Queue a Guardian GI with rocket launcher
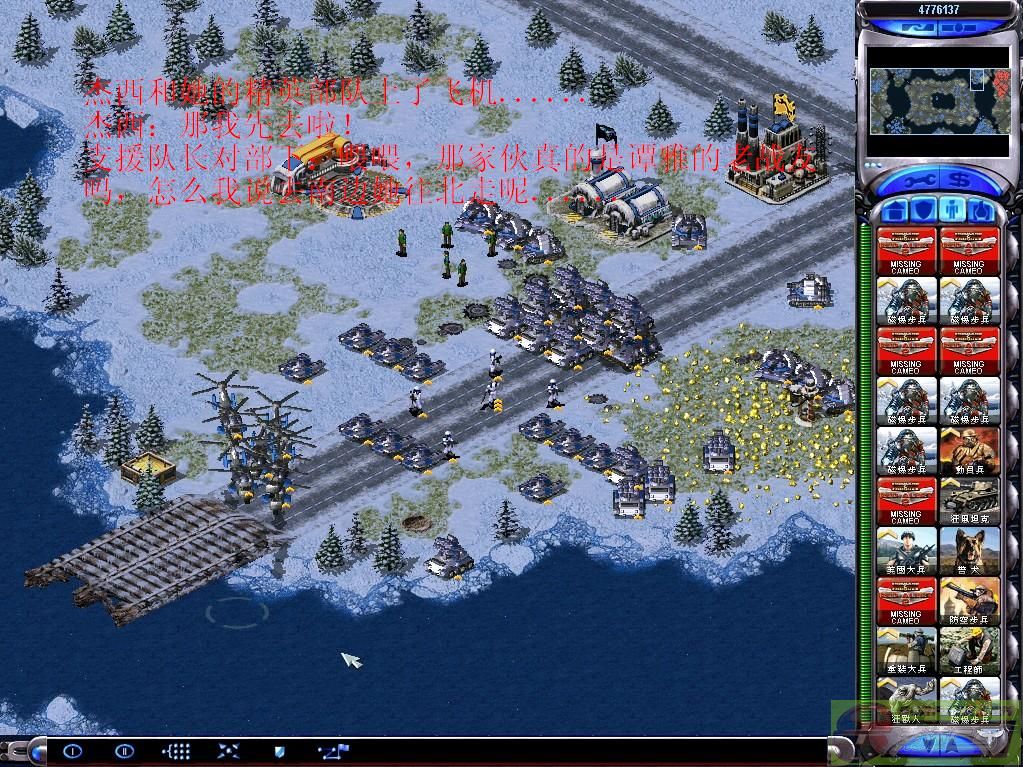This screenshot has height=767, width=1023. pos(907,651)
